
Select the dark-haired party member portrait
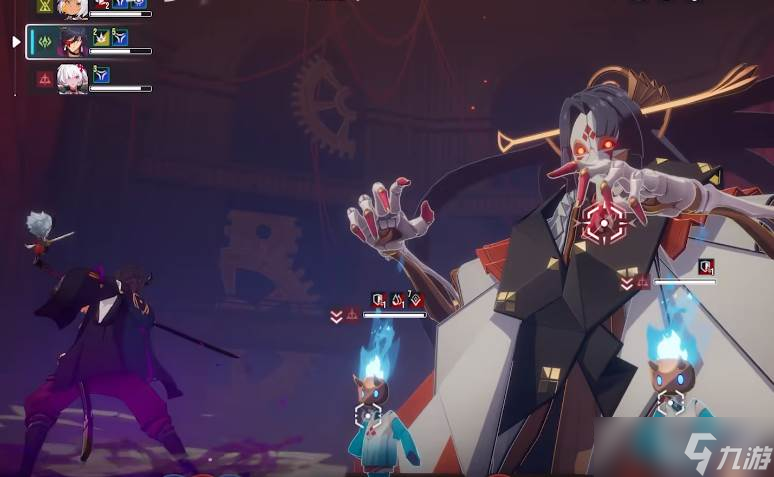72,41
